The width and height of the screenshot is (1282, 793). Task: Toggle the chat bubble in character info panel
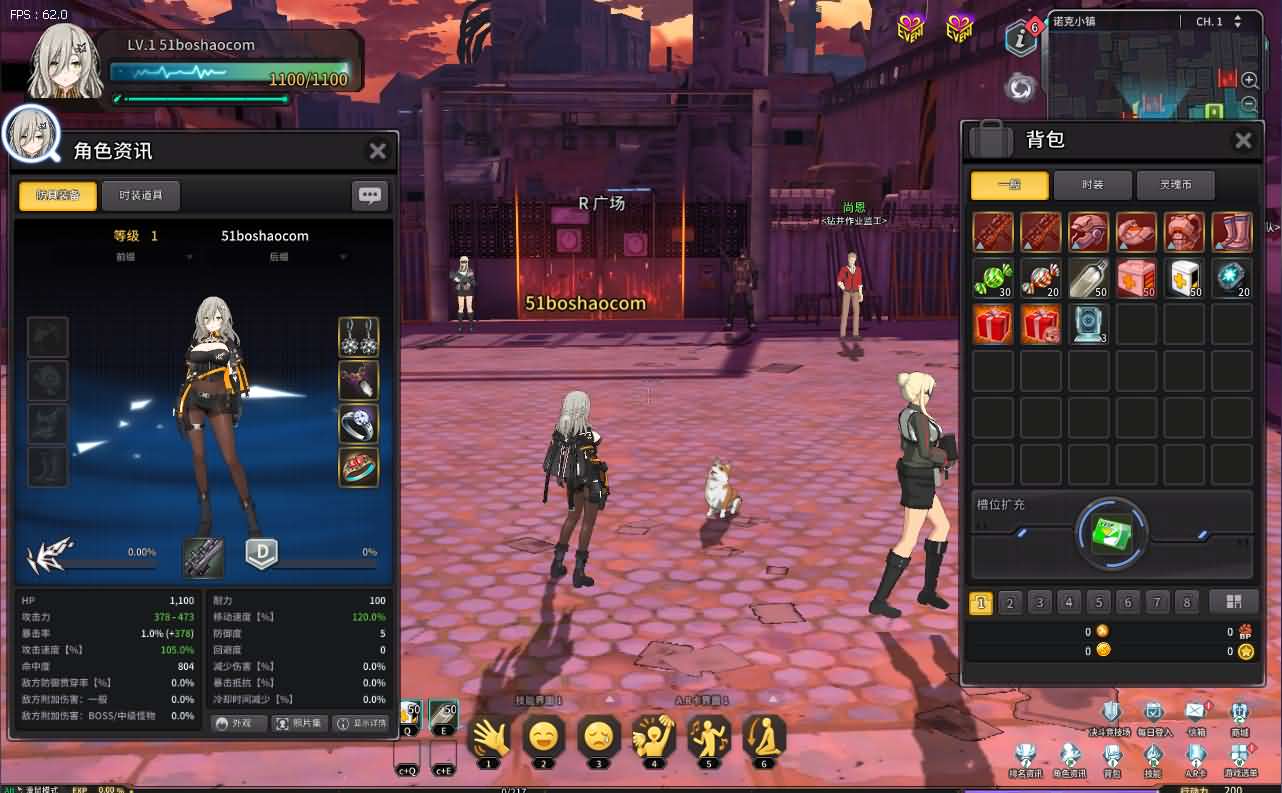click(x=369, y=195)
